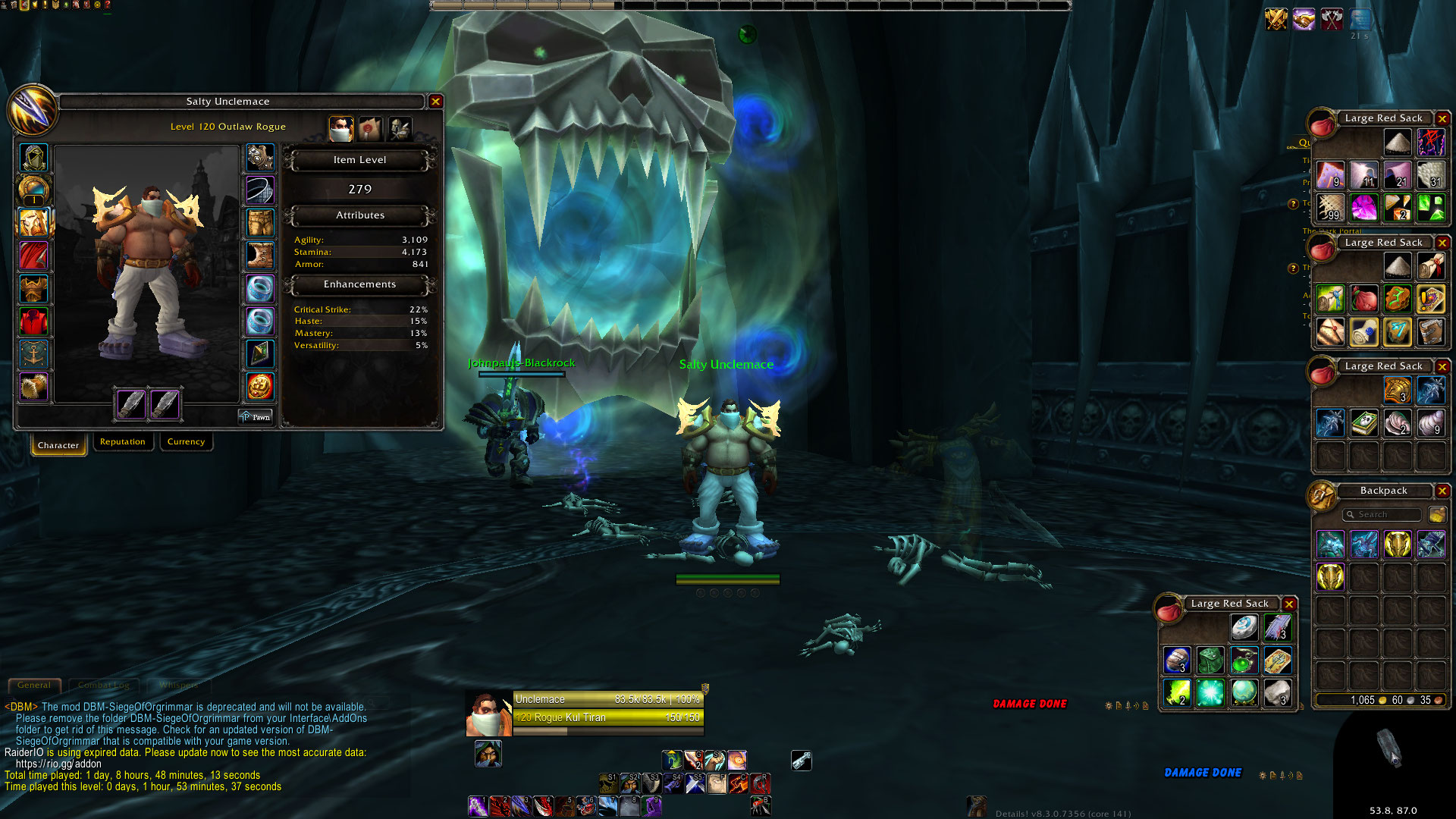Open the equipment manager pane
Image resolution: width=1456 pixels, height=819 pixels.
400,129
